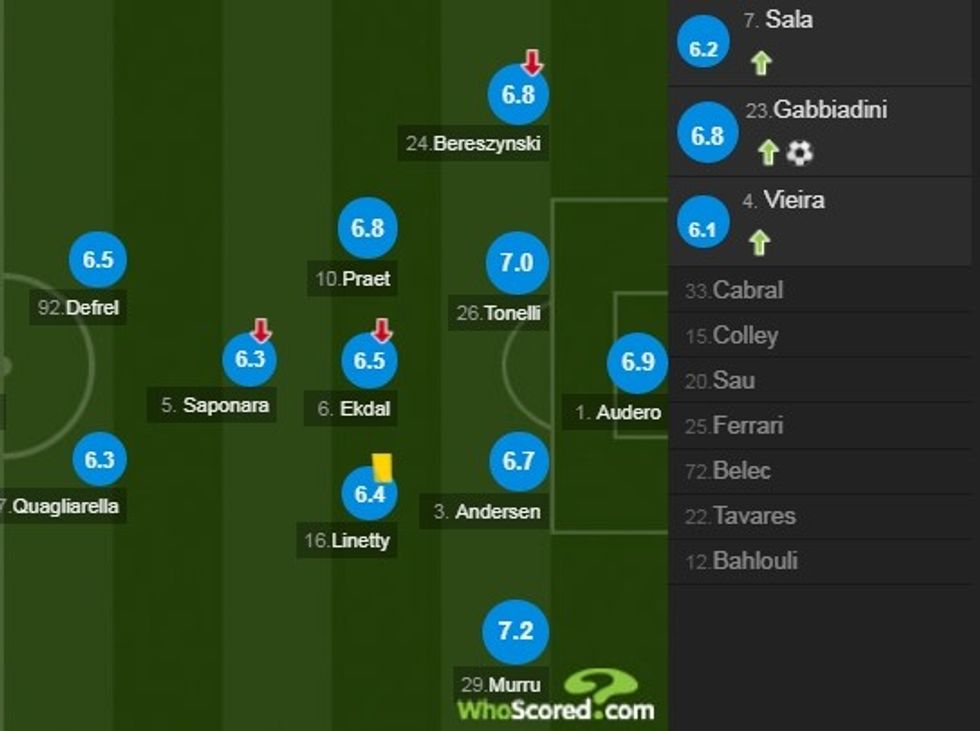Select Bereszynski's 6.8 rating bubble
This screenshot has width=980, height=731.
coord(518,96)
